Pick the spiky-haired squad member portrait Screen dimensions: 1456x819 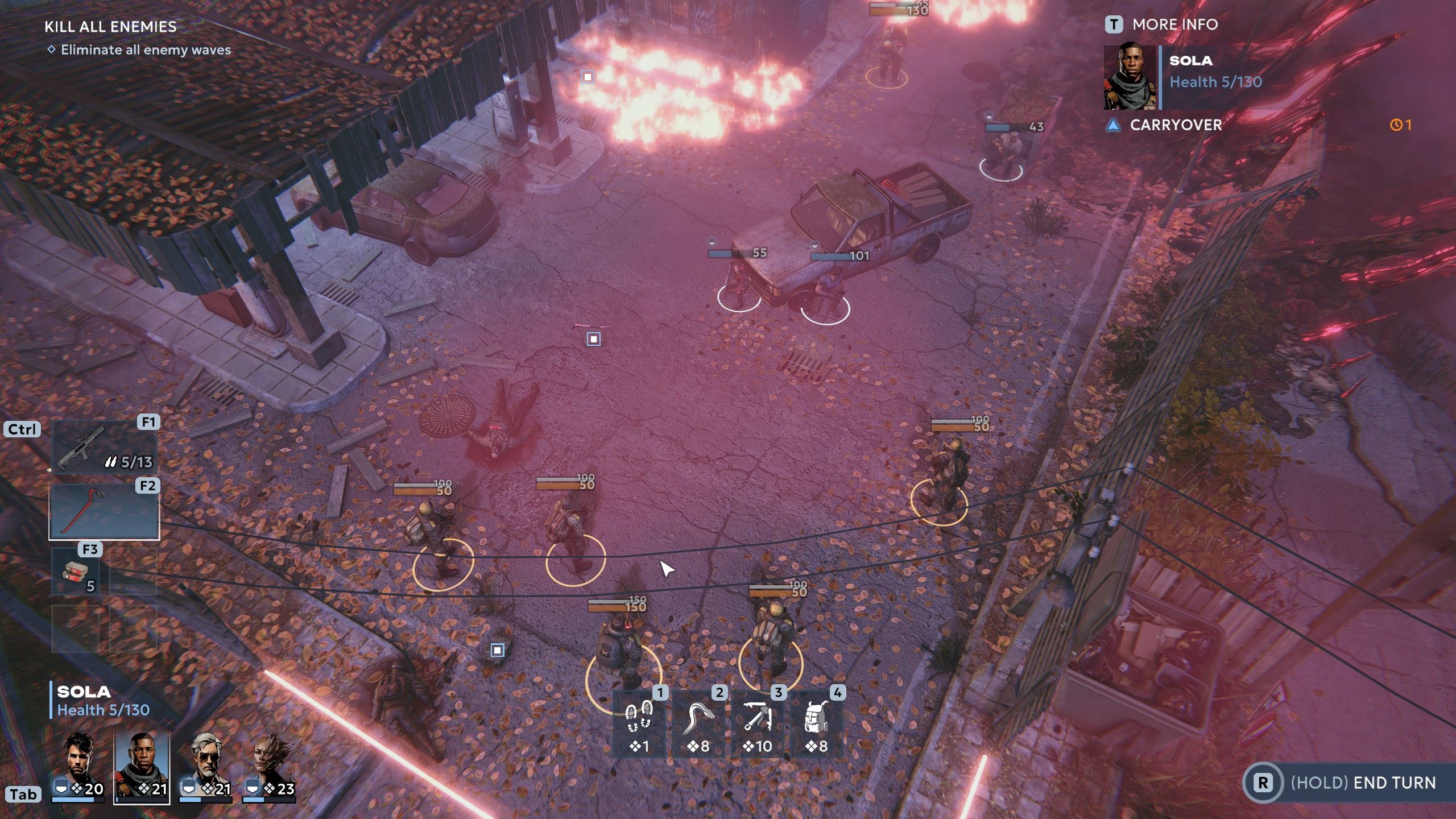[270, 766]
